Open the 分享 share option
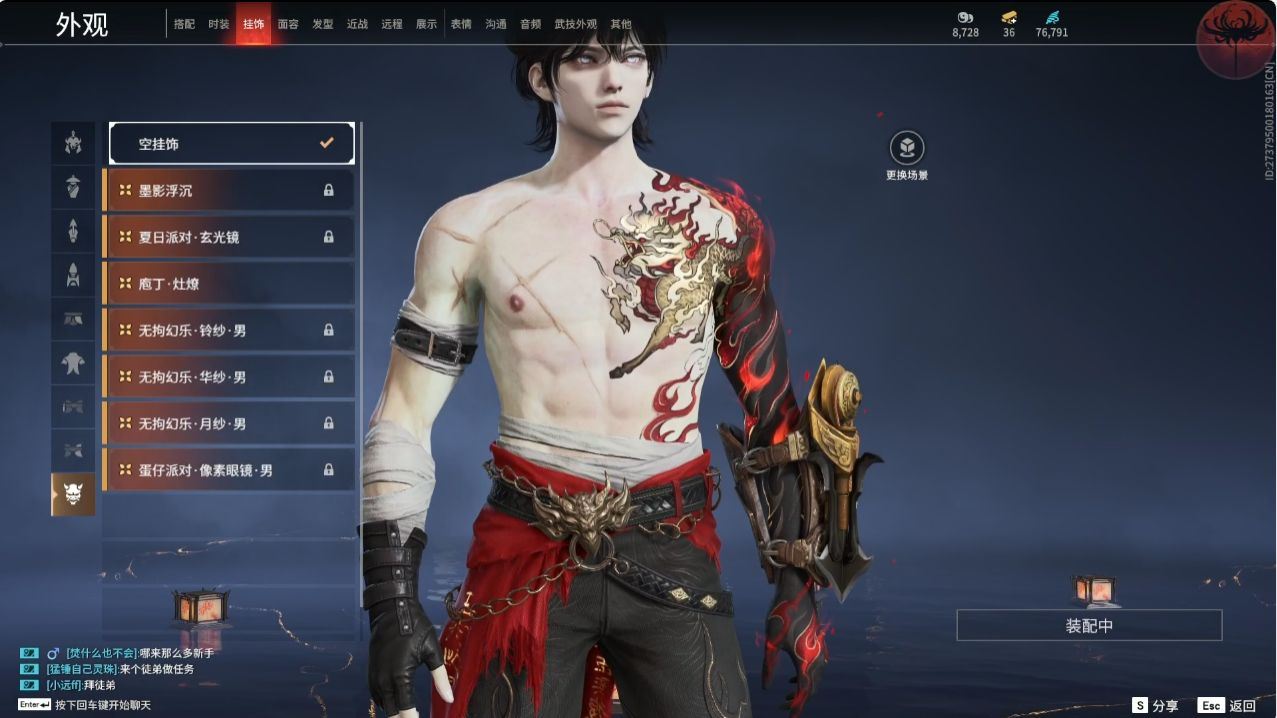 coord(1155,705)
